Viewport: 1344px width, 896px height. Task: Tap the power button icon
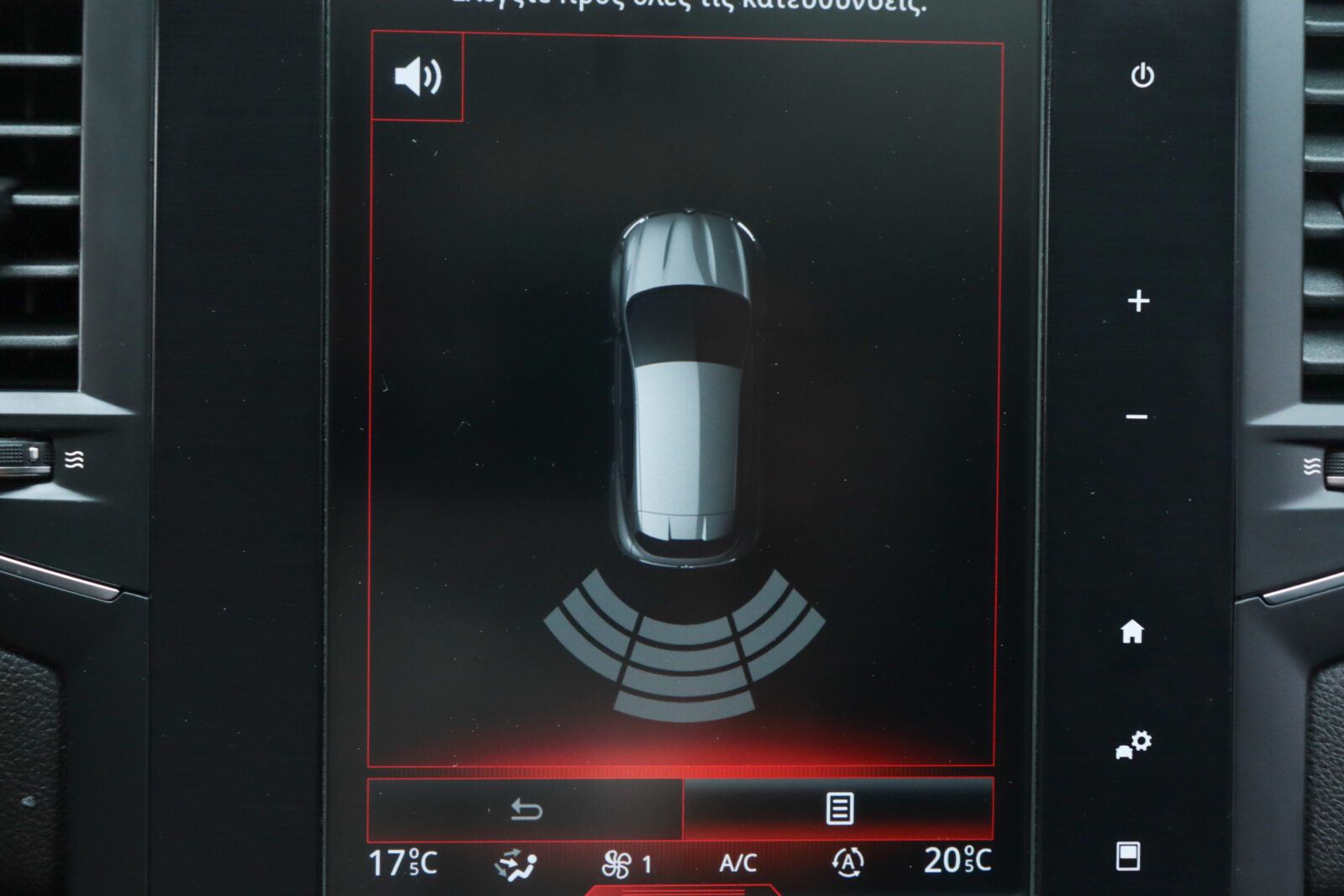click(1142, 76)
